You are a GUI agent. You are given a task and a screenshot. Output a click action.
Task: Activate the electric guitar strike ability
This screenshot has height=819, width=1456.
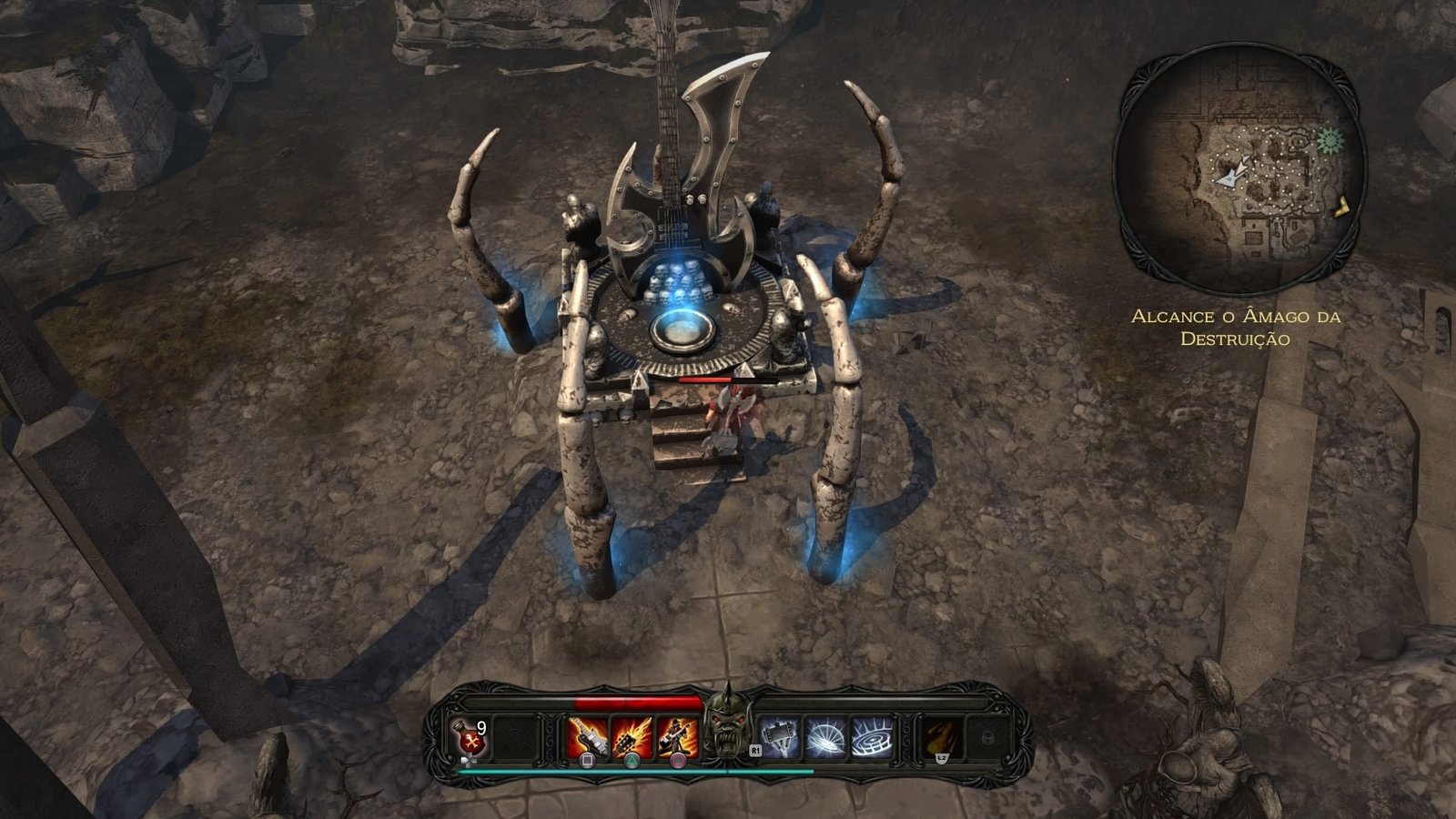(587, 737)
